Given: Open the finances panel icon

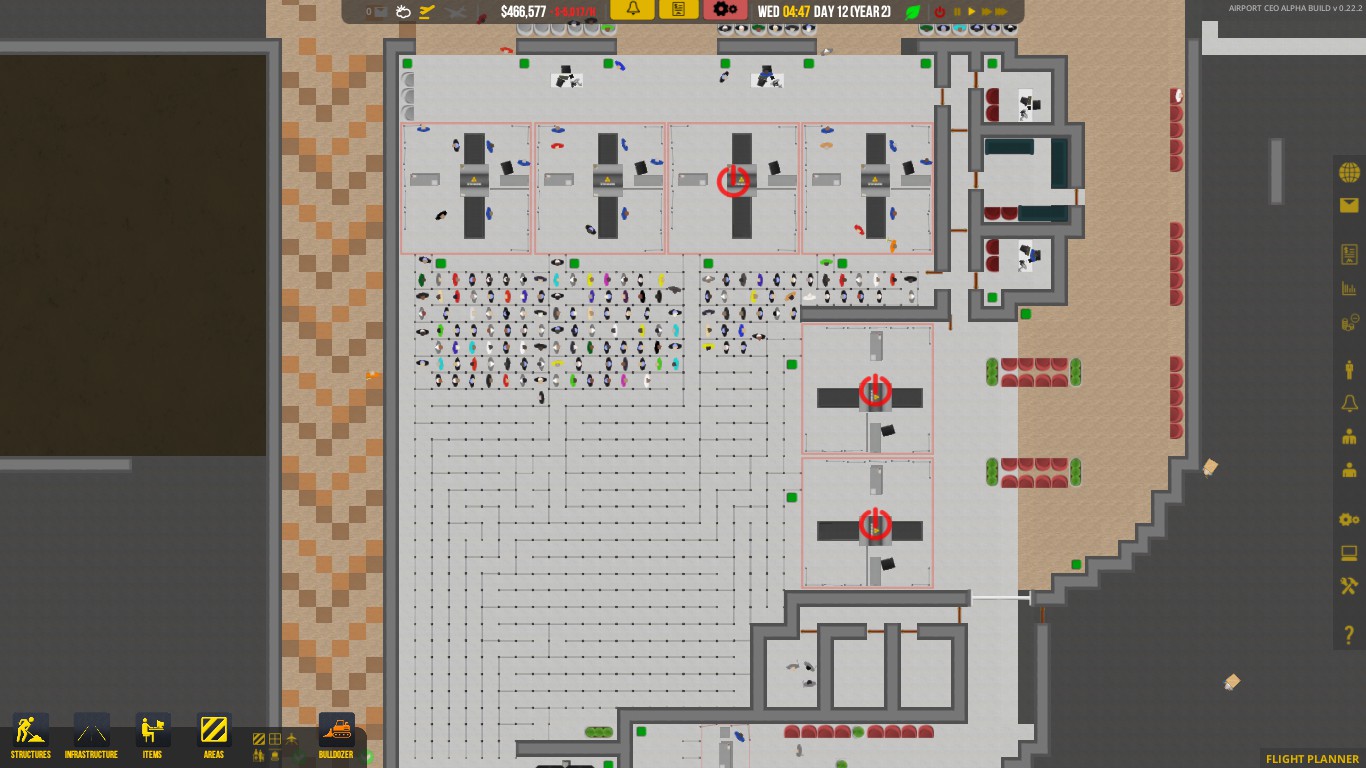Looking at the screenshot, I should [x=1348, y=322].
